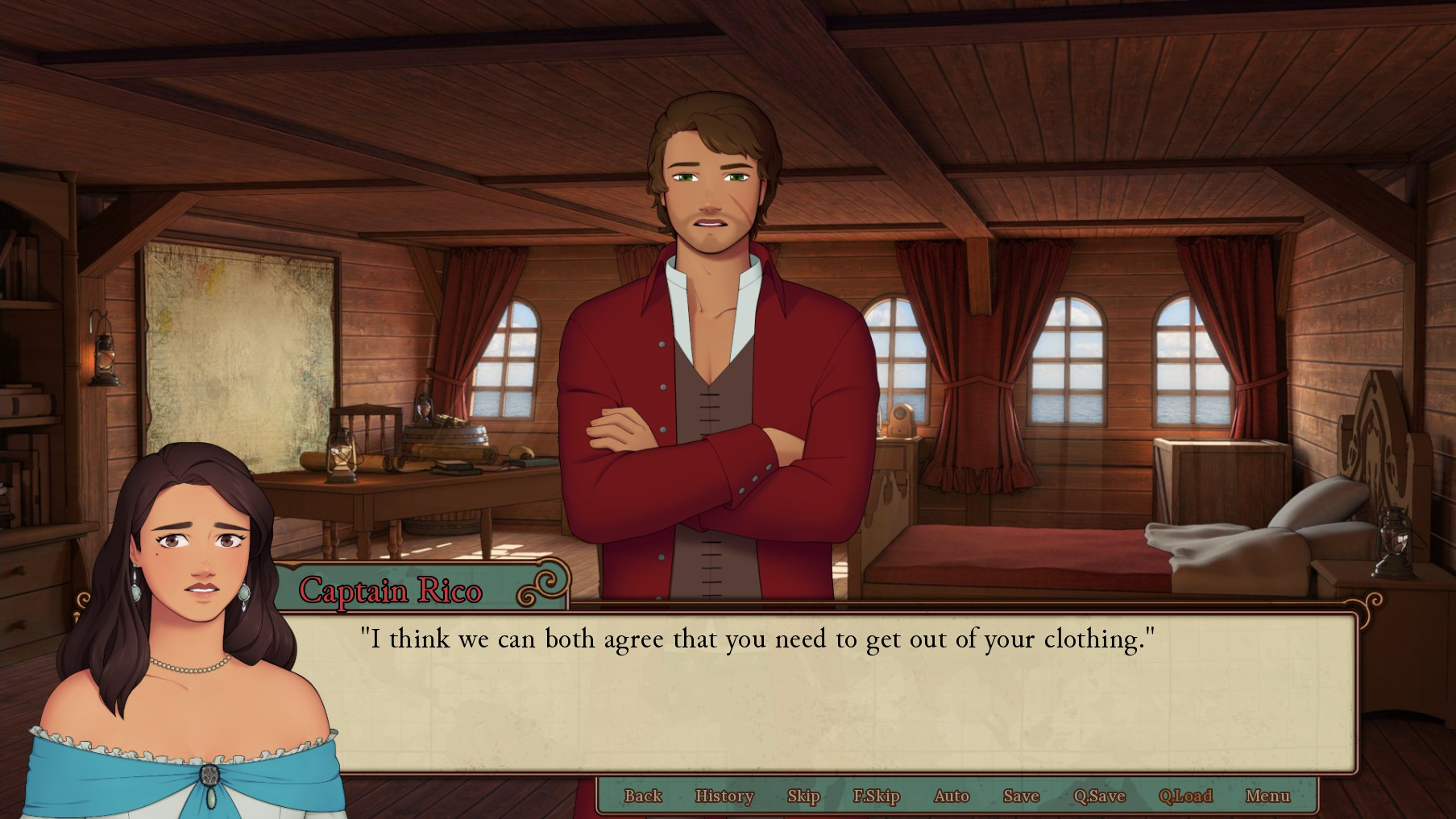Quick save with Q.Save
This screenshot has width=1456, height=819.
[x=1099, y=796]
